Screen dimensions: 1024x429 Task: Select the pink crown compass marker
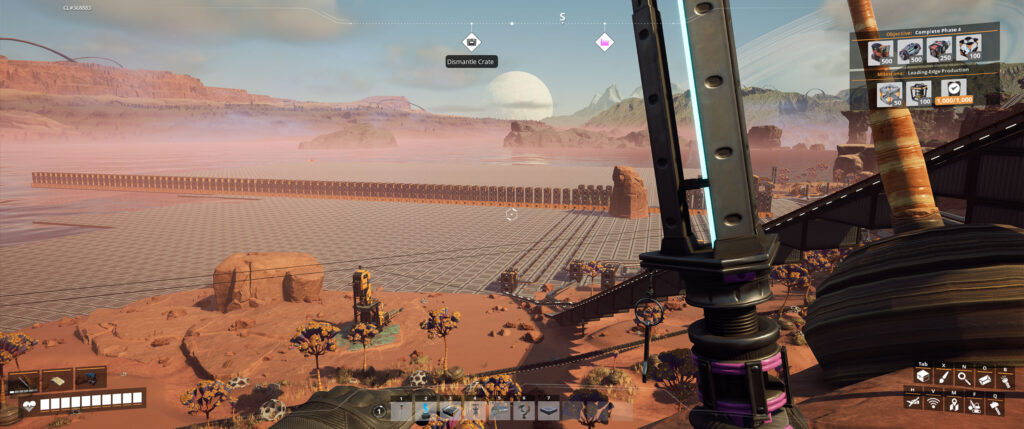coord(604,42)
